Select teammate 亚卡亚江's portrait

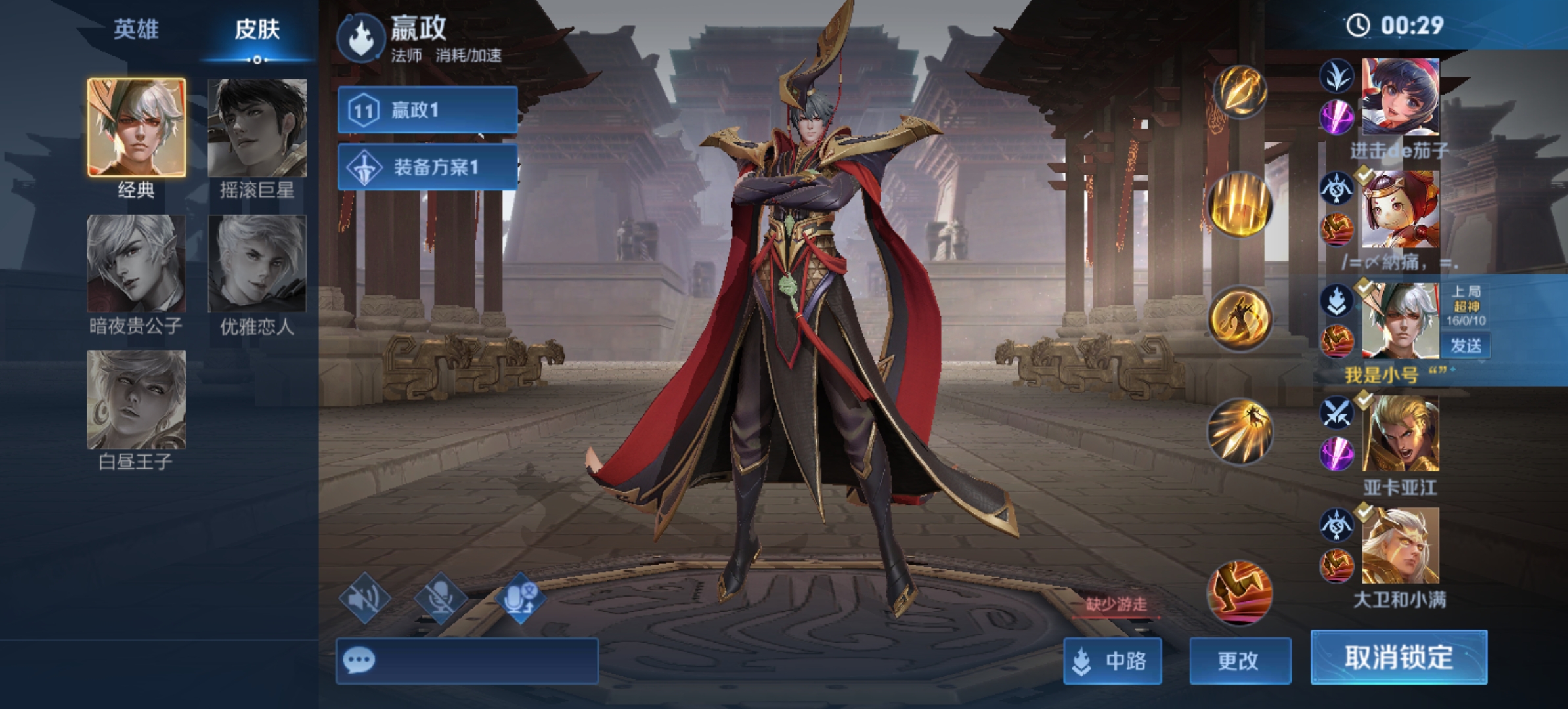[x=1400, y=433]
